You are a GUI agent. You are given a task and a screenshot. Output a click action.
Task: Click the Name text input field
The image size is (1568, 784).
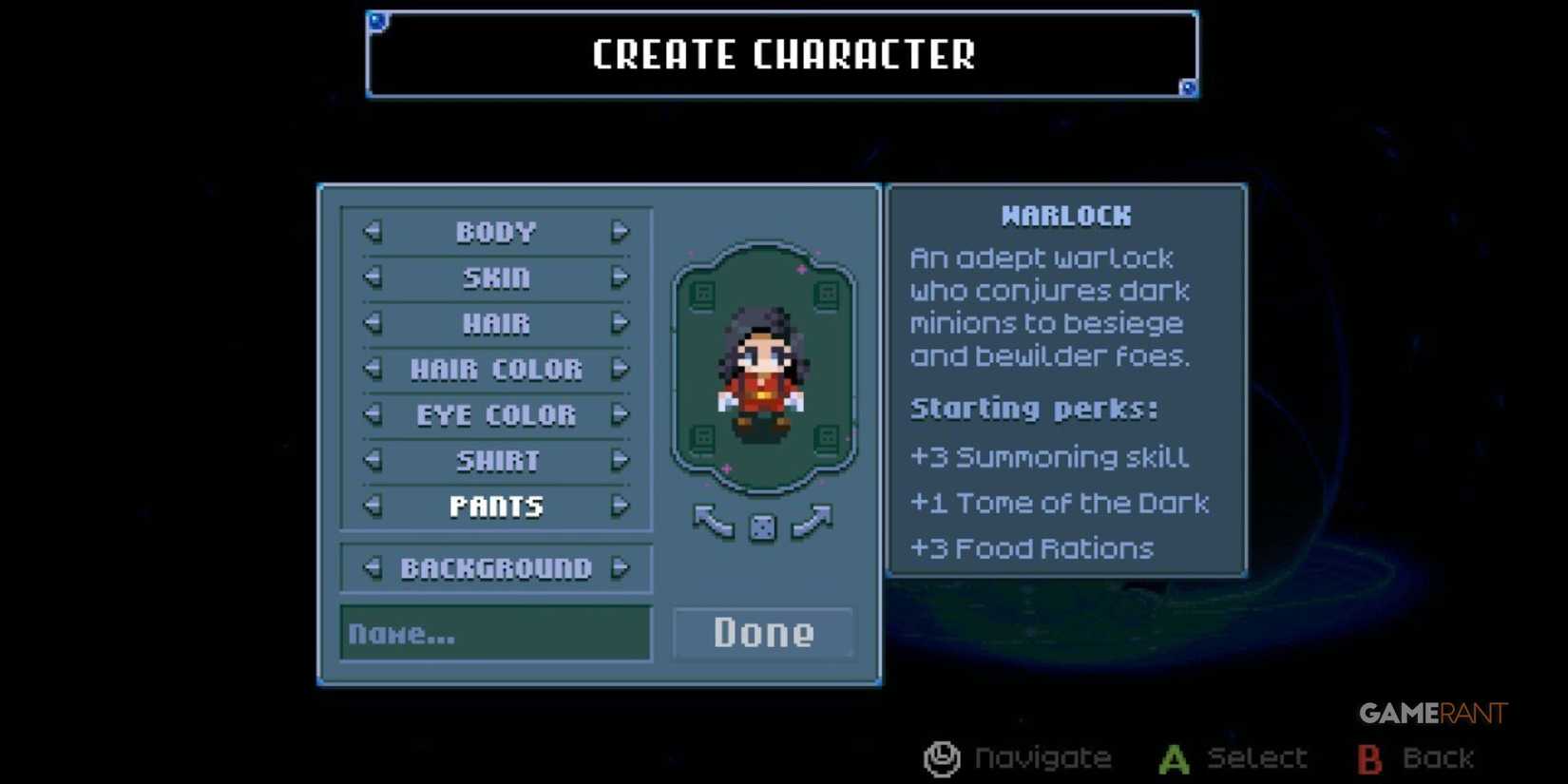coord(494,633)
